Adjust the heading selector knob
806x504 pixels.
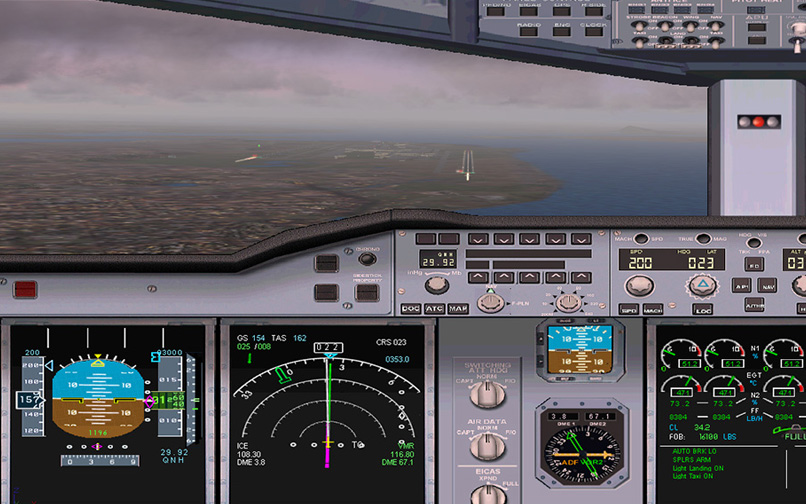[702, 287]
